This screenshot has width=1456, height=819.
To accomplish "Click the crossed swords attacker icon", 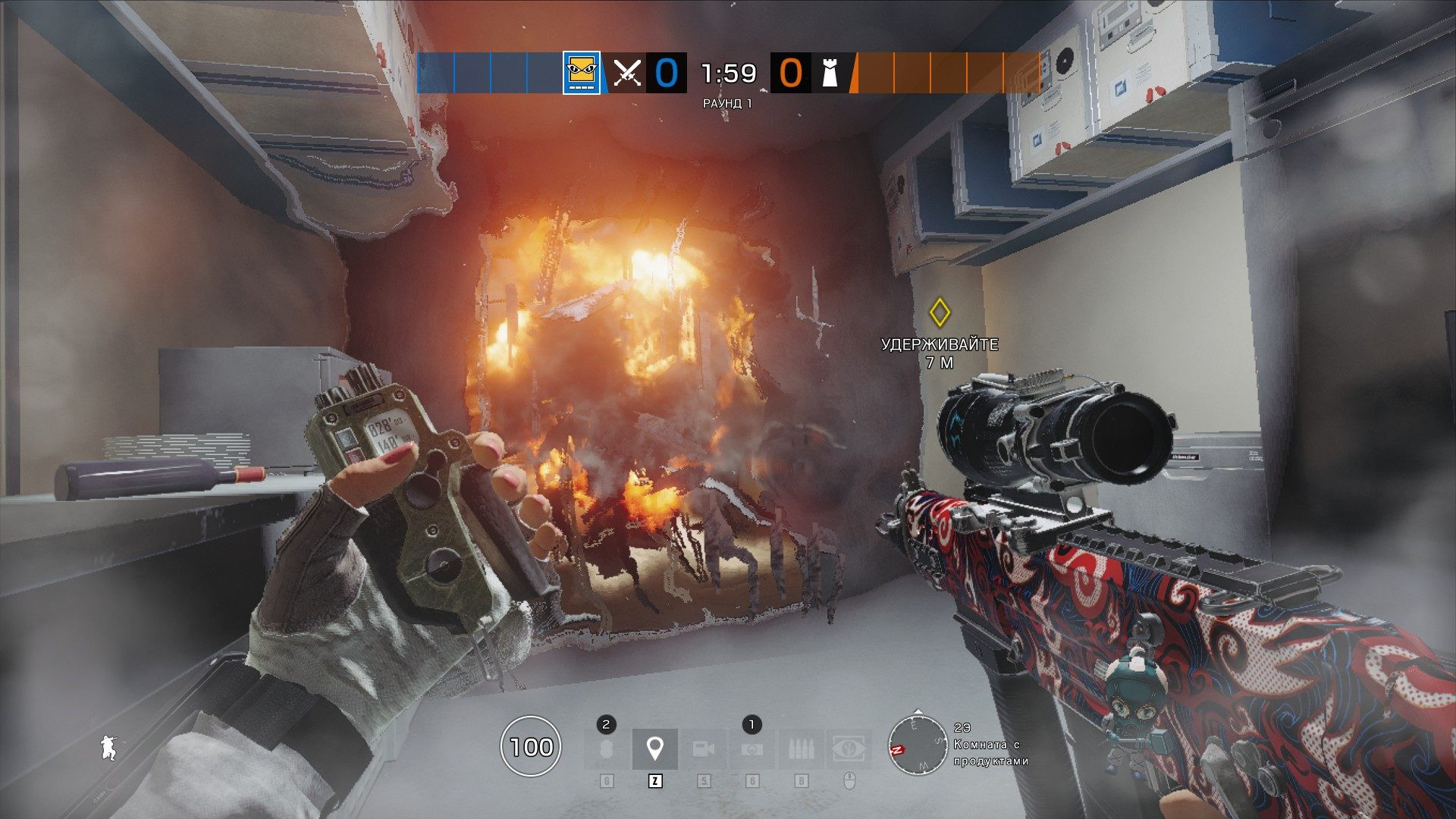I will 627,73.
